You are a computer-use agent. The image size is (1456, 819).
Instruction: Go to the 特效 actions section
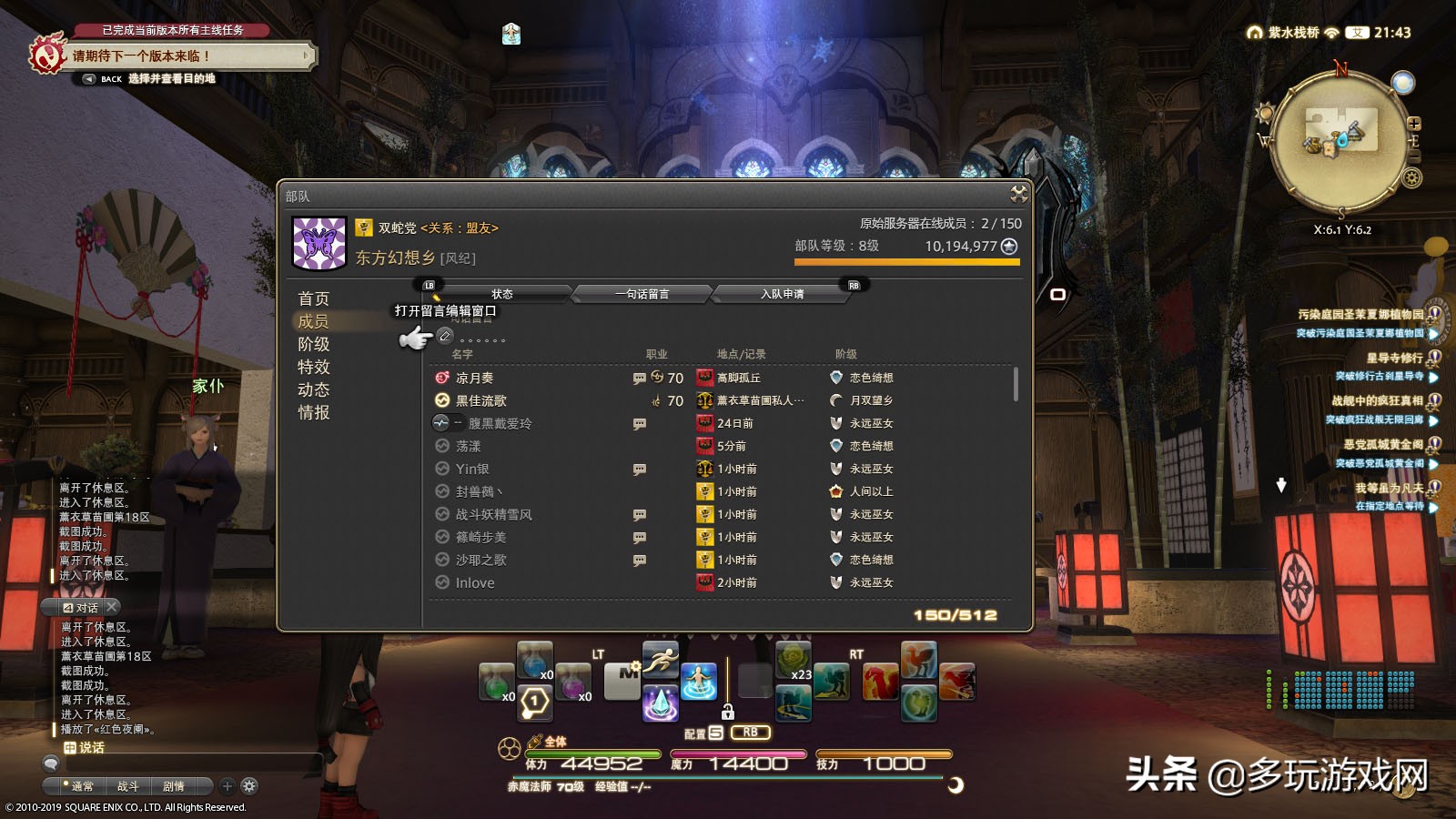tap(314, 367)
